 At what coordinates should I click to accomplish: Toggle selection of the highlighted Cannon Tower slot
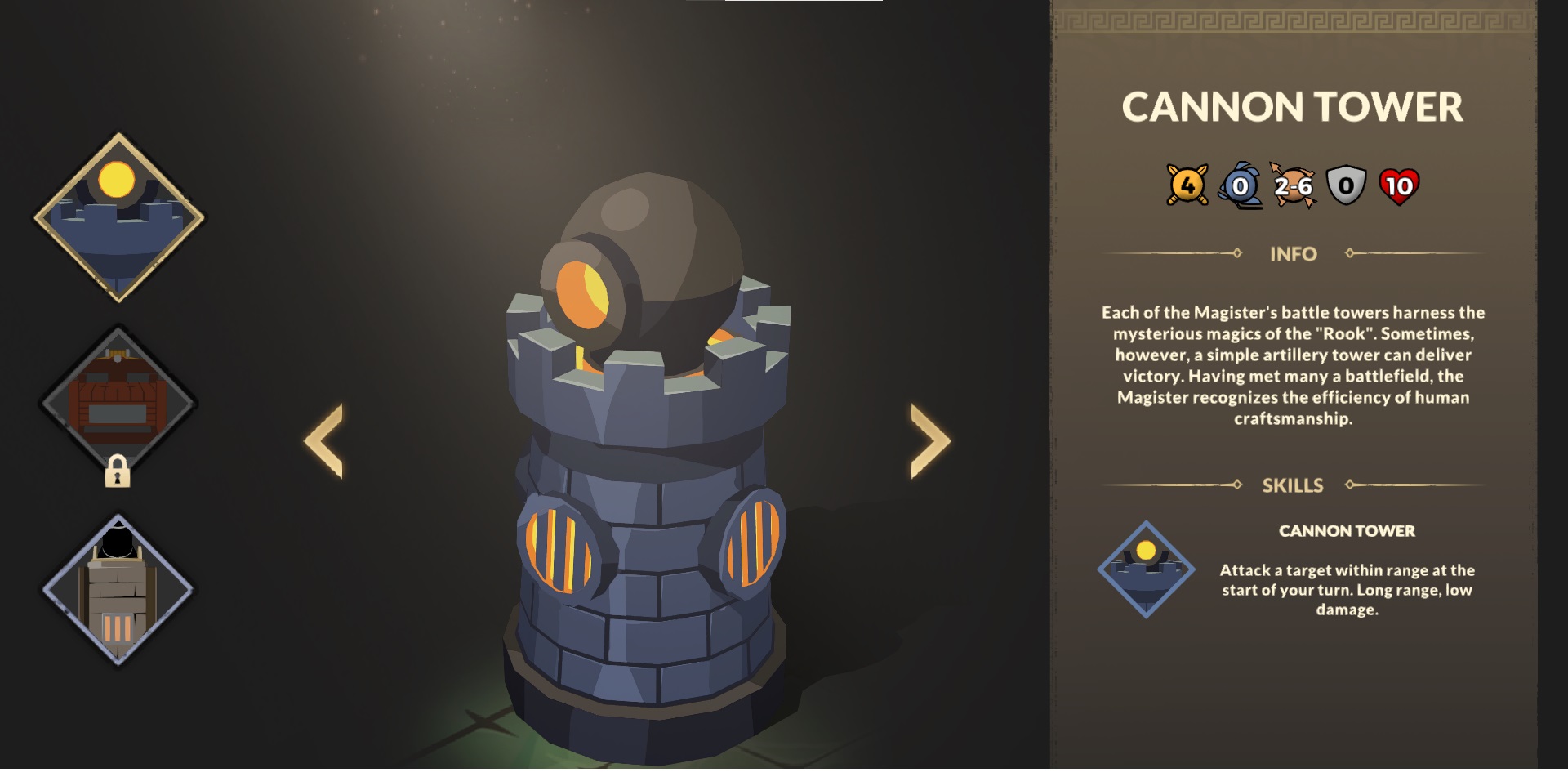tap(117, 213)
